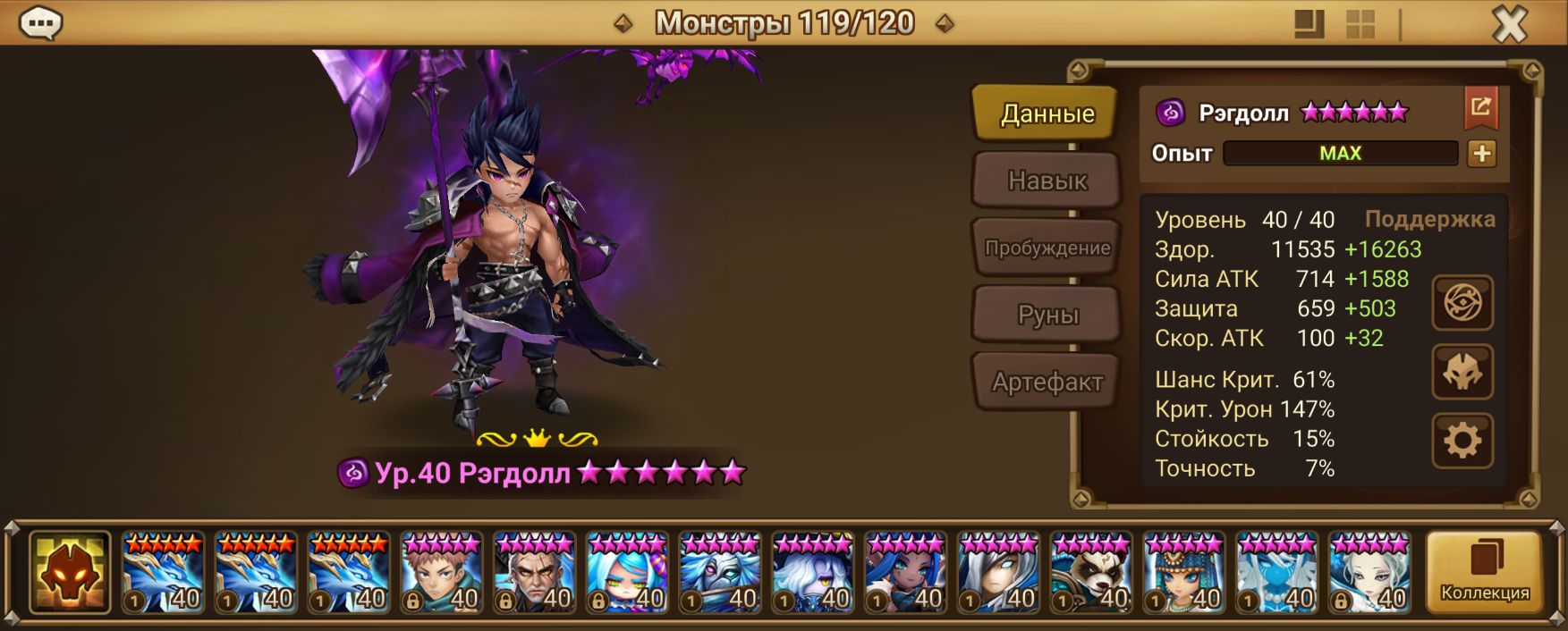
Task: Show the Артефакт tab
Action: 1047,383
